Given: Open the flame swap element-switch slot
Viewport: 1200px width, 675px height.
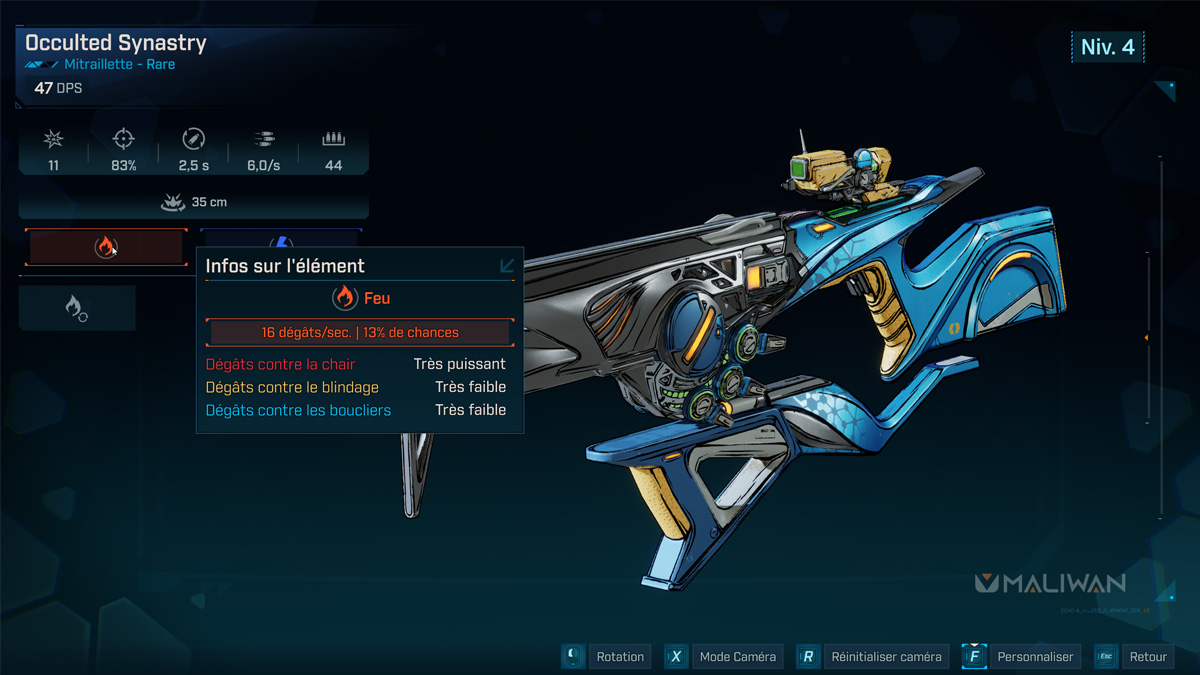Looking at the screenshot, I should point(77,308).
